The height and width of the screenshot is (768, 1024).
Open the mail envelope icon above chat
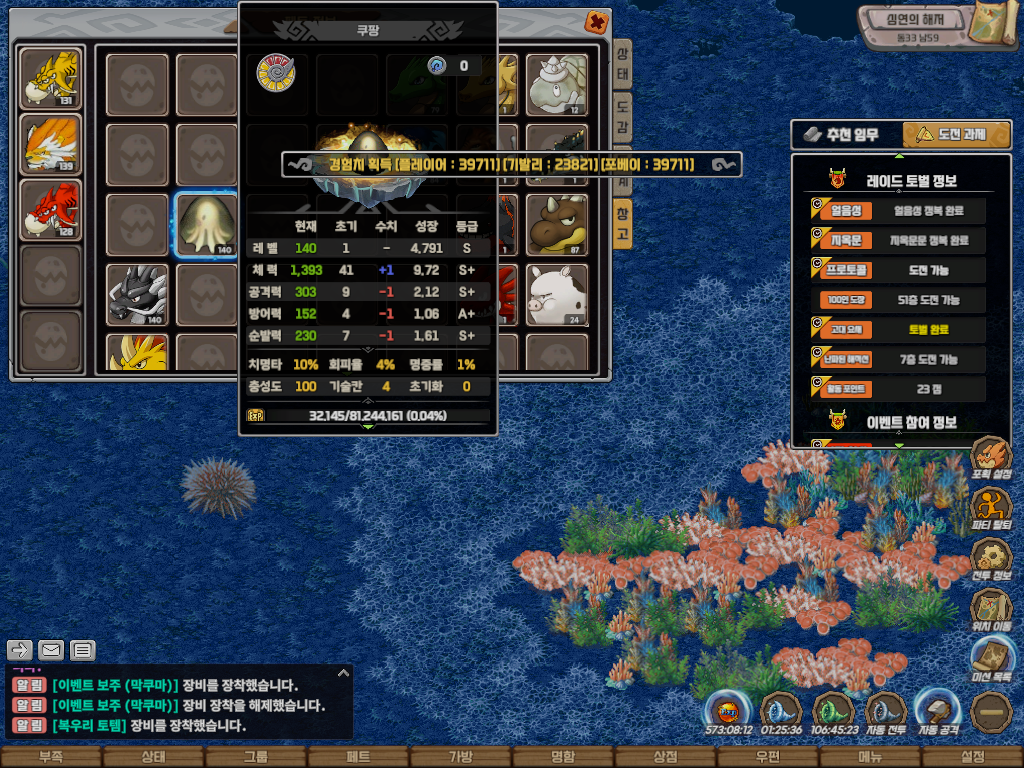[x=51, y=650]
